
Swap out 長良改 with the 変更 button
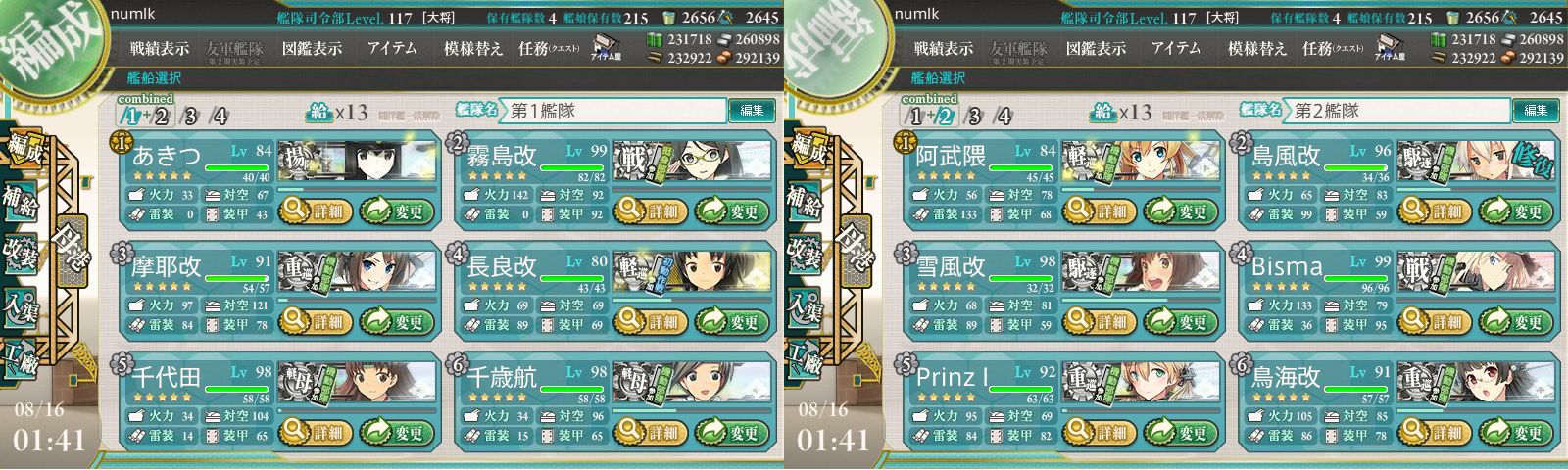pos(731,321)
